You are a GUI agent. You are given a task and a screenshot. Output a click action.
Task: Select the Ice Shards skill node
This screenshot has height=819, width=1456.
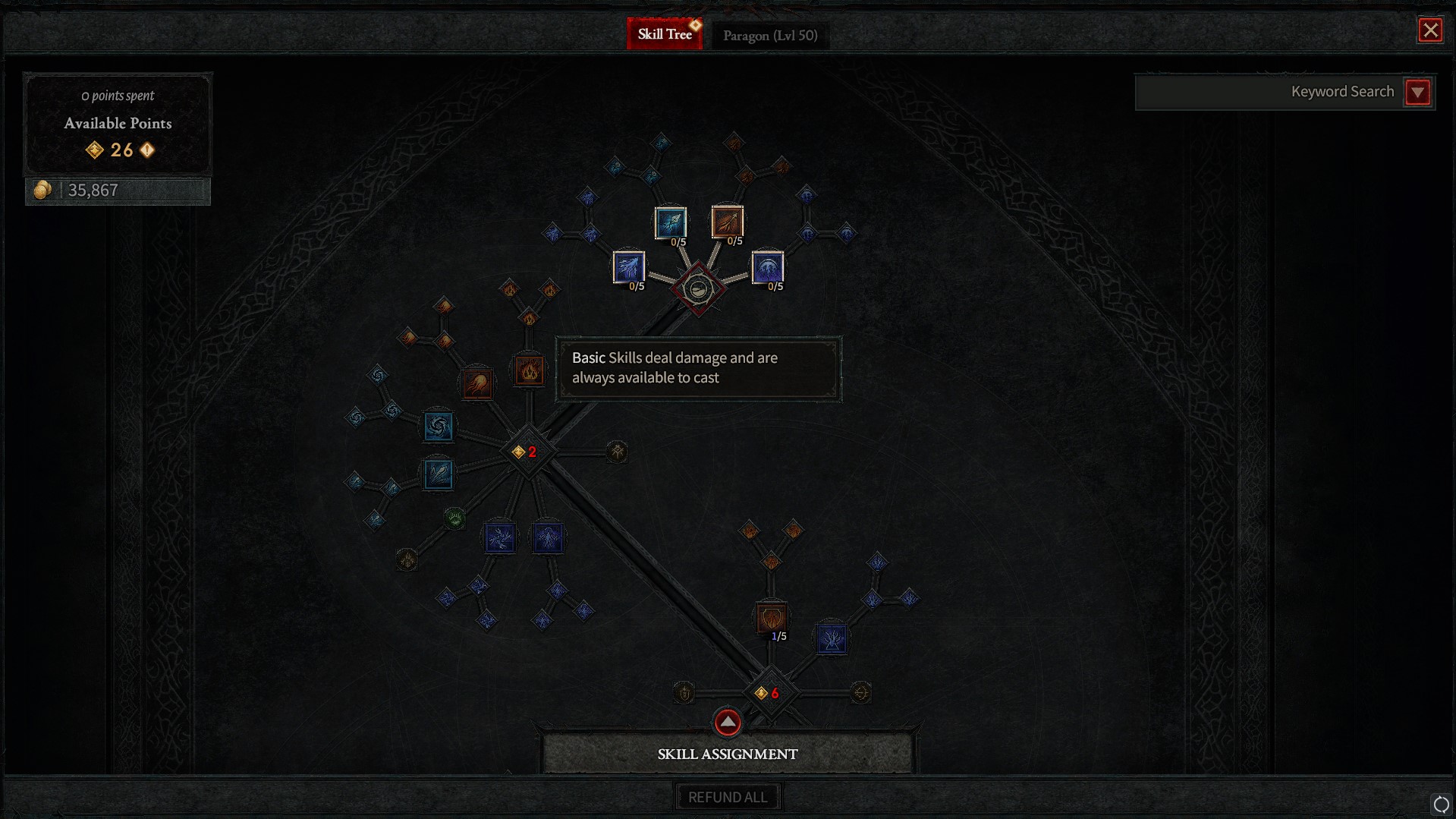[438, 474]
